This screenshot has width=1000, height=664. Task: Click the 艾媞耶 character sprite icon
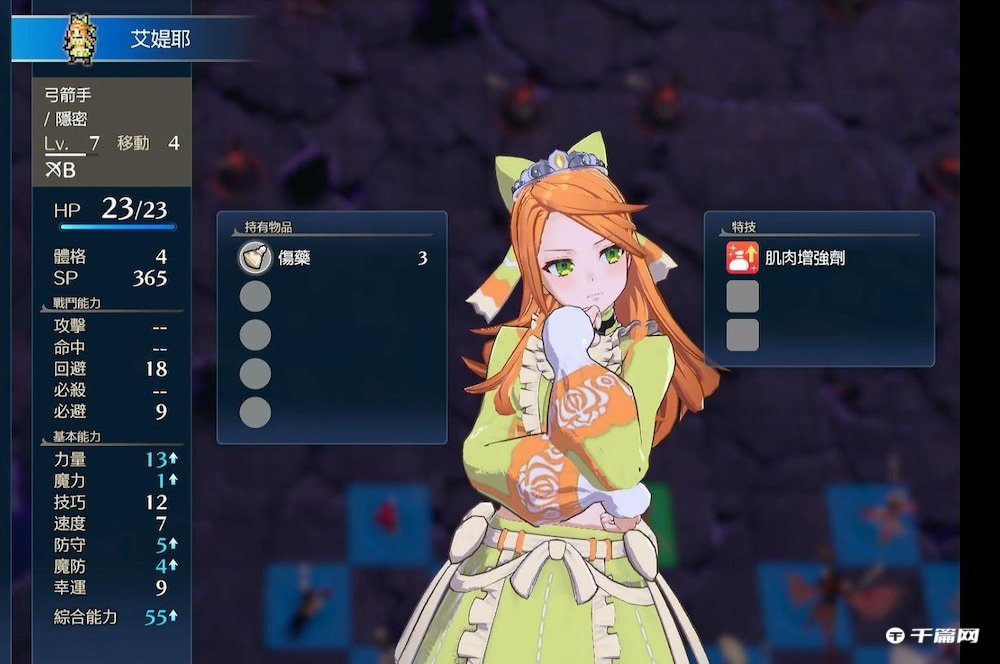(x=79, y=39)
